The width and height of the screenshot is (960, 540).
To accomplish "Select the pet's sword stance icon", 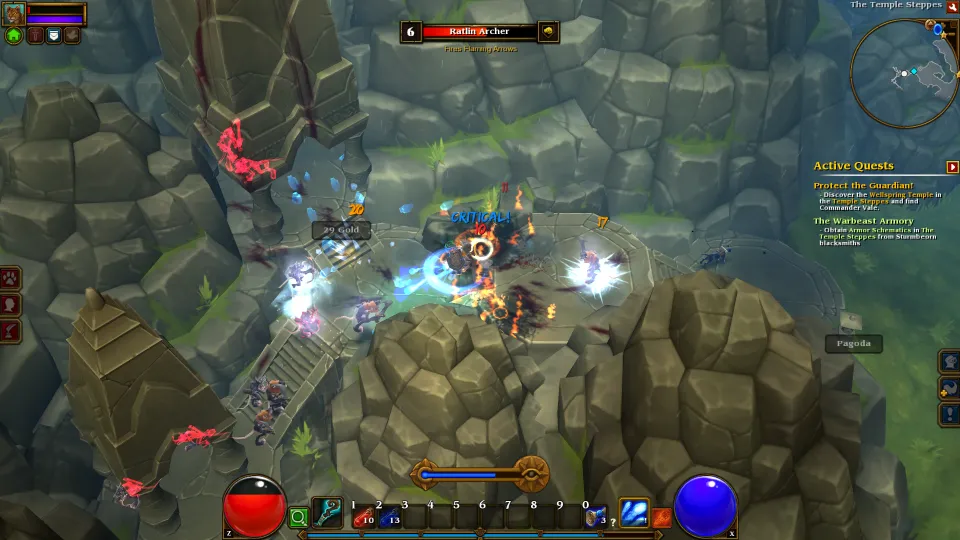I will click(x=36, y=35).
